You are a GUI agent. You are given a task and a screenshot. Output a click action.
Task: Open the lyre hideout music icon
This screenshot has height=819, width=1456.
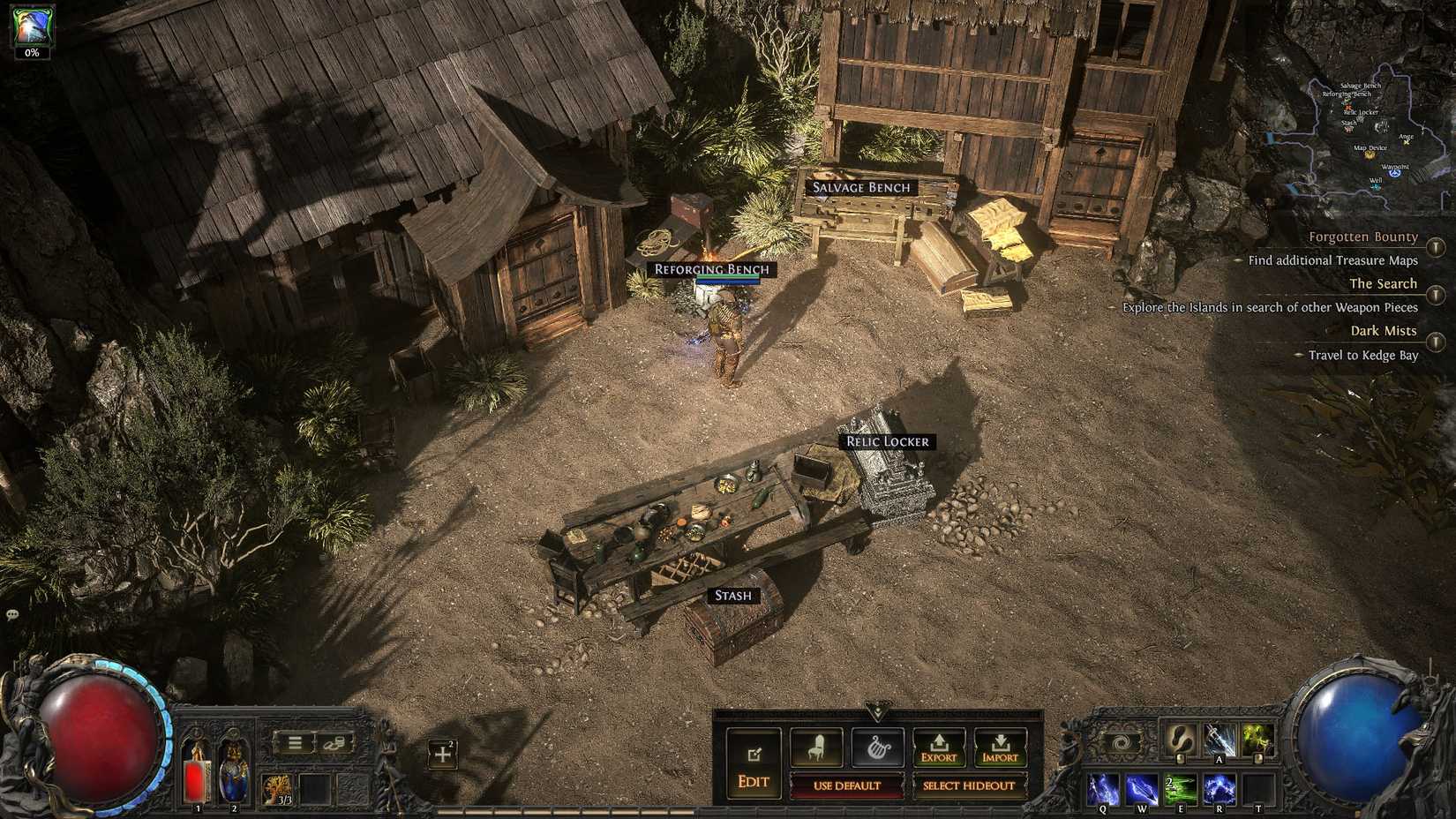881,747
